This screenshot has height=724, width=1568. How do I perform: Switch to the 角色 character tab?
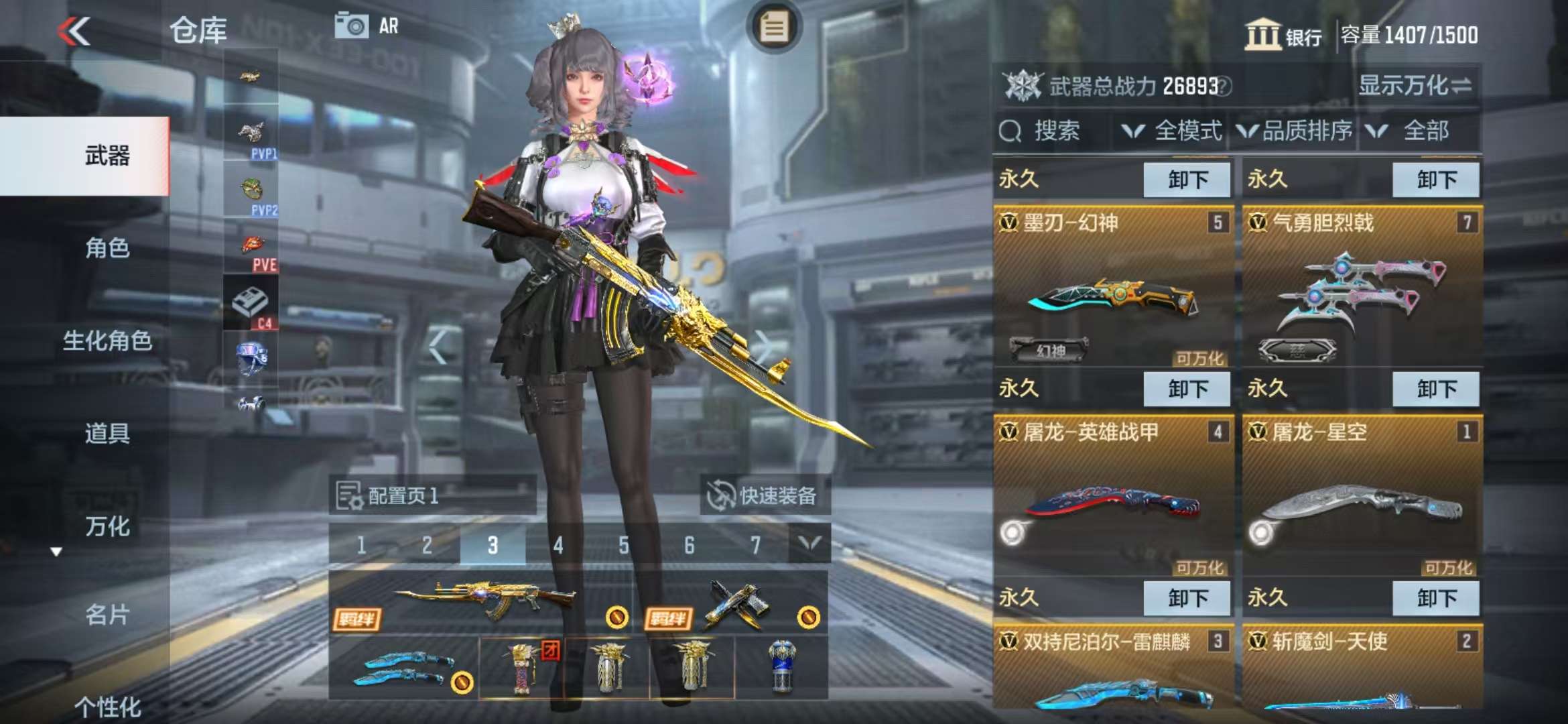107,248
